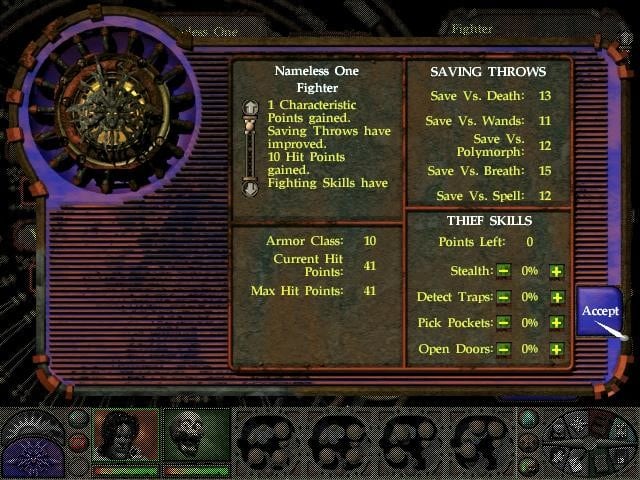640x480 pixels.
Task: Select the Morte skull portrait
Action: (x=196, y=436)
